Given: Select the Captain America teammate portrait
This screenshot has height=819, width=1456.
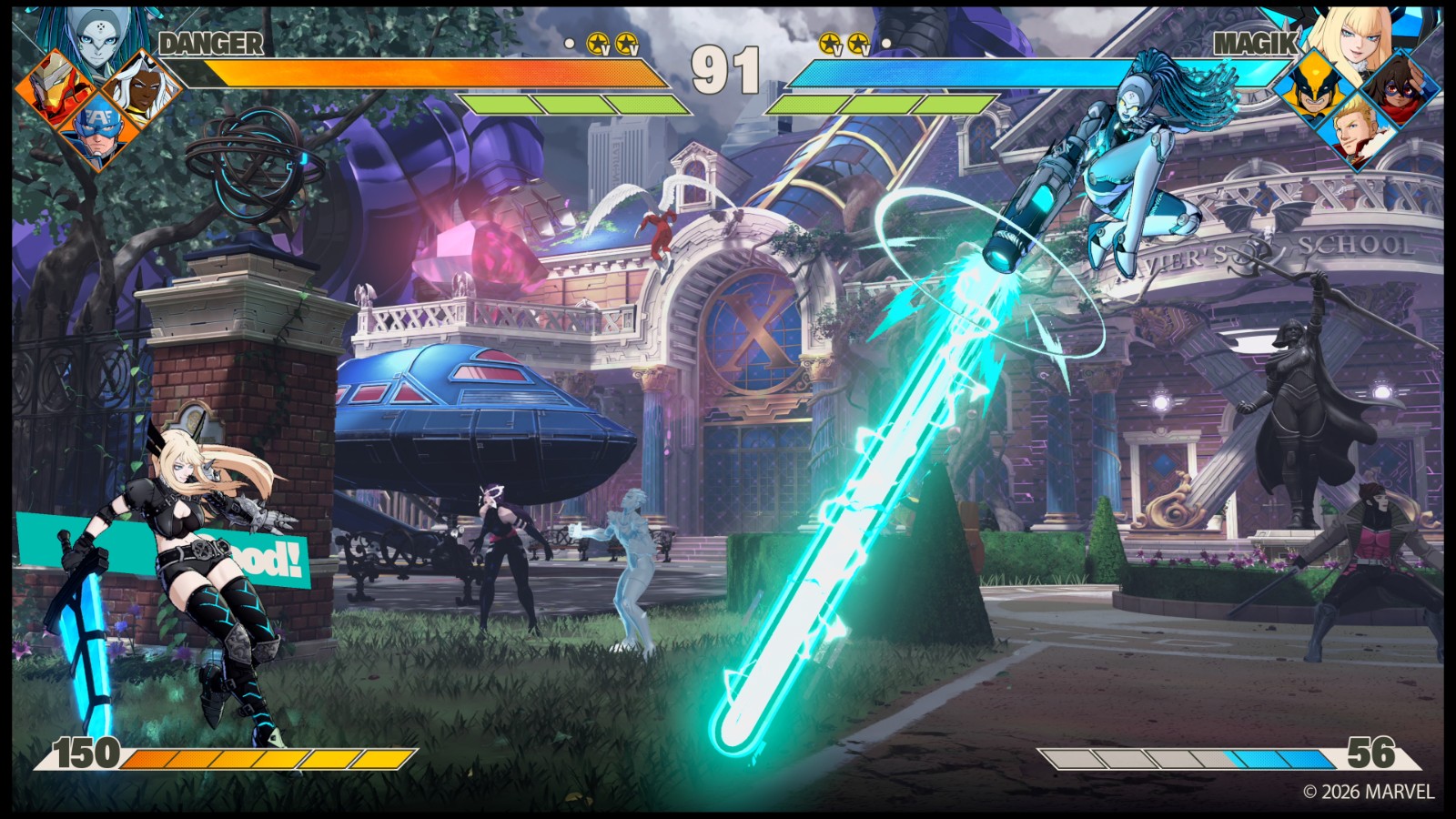Looking at the screenshot, I should pos(95,133).
